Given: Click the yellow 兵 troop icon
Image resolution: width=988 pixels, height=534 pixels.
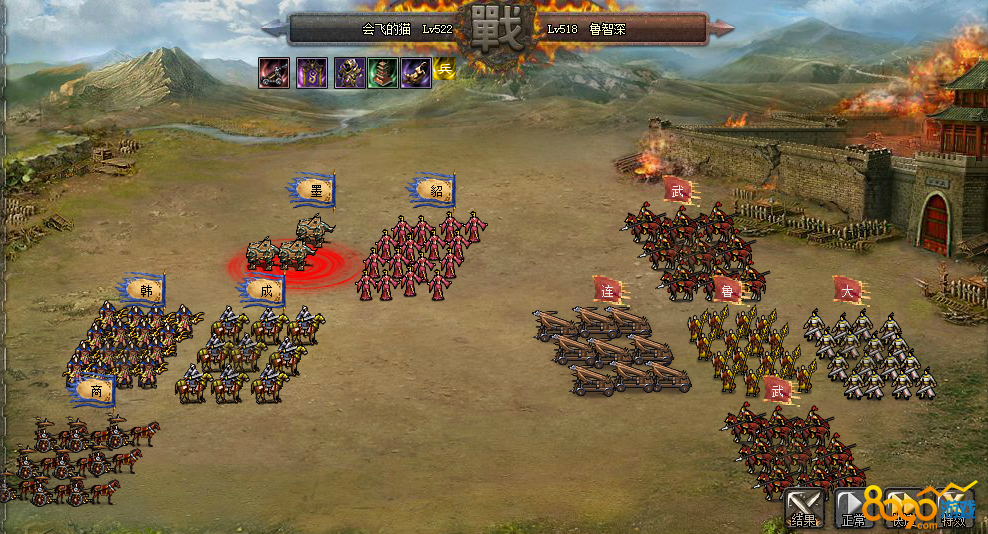Looking at the screenshot, I should click(445, 69).
